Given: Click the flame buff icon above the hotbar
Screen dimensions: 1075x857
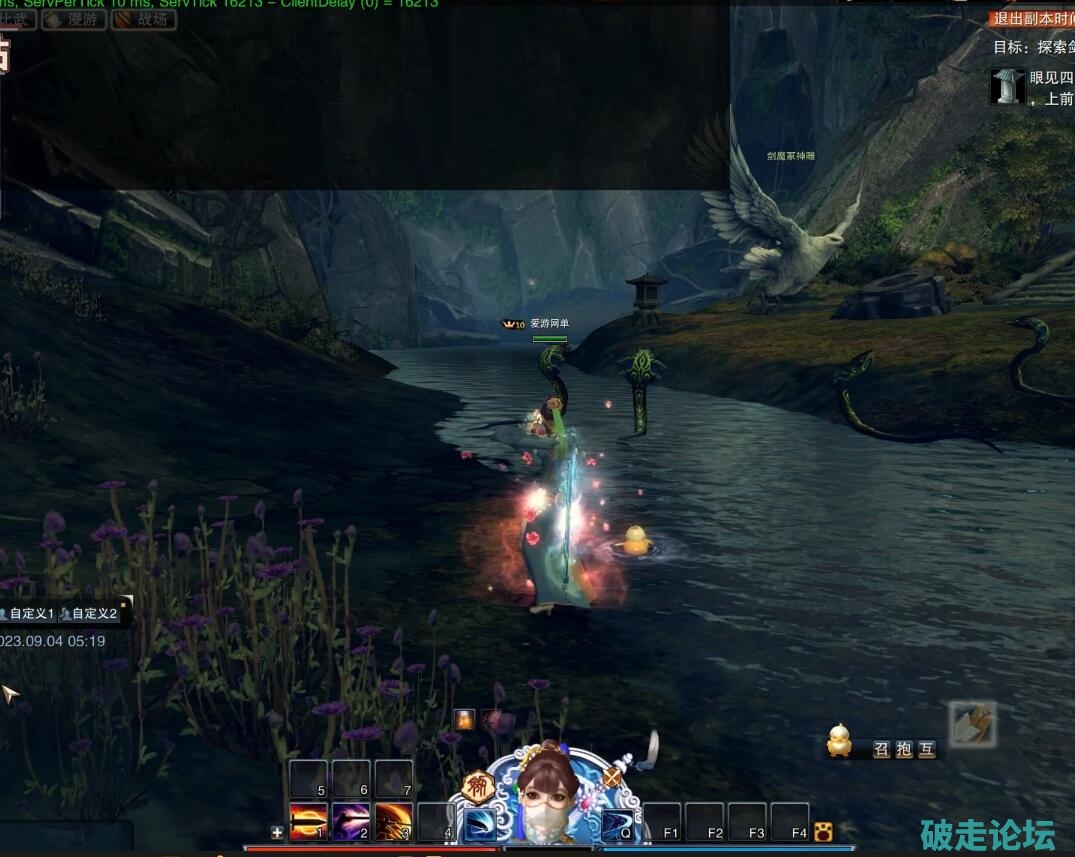Looking at the screenshot, I should [x=464, y=718].
